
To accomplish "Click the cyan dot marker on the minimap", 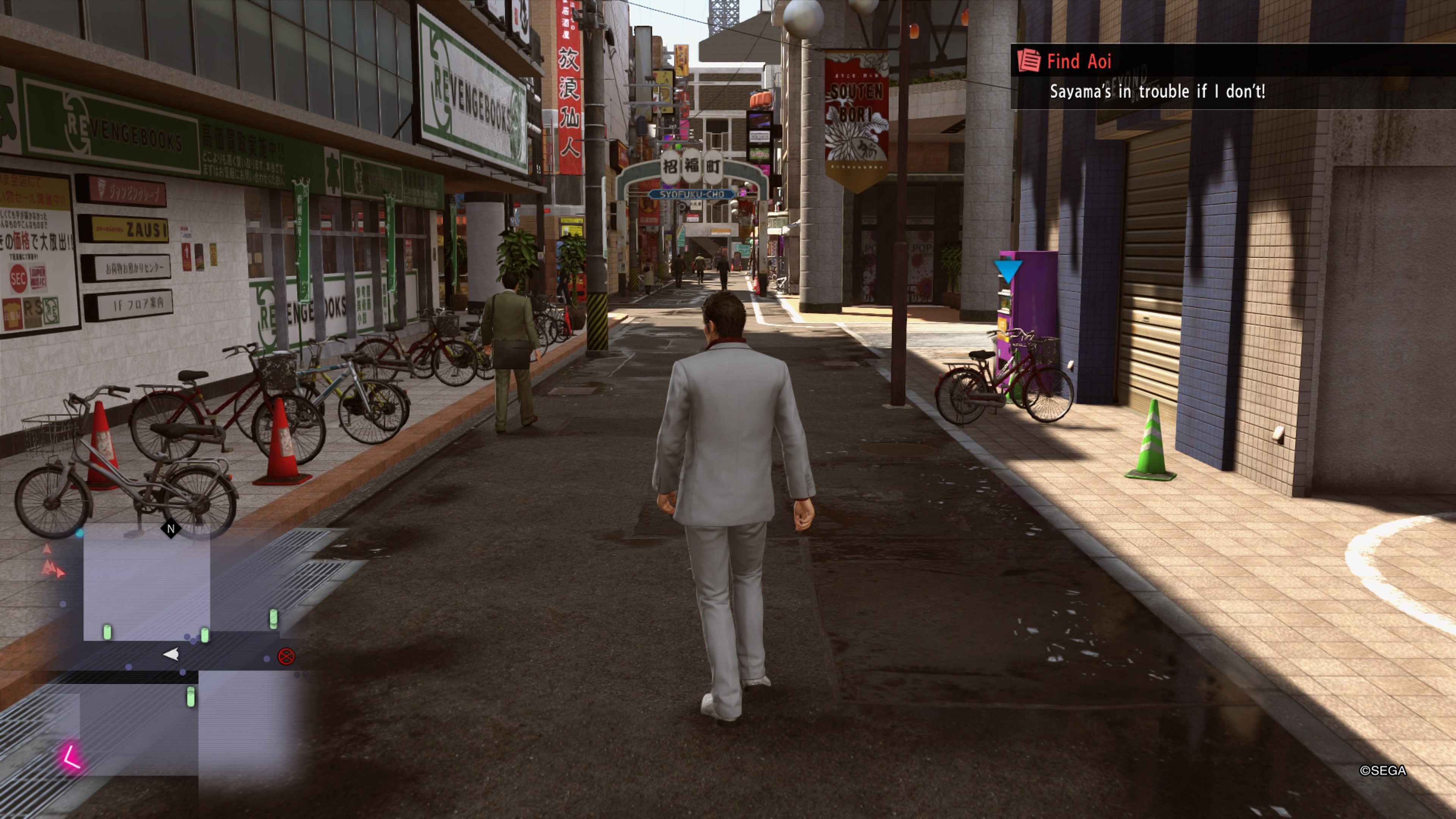I will 80,532.
